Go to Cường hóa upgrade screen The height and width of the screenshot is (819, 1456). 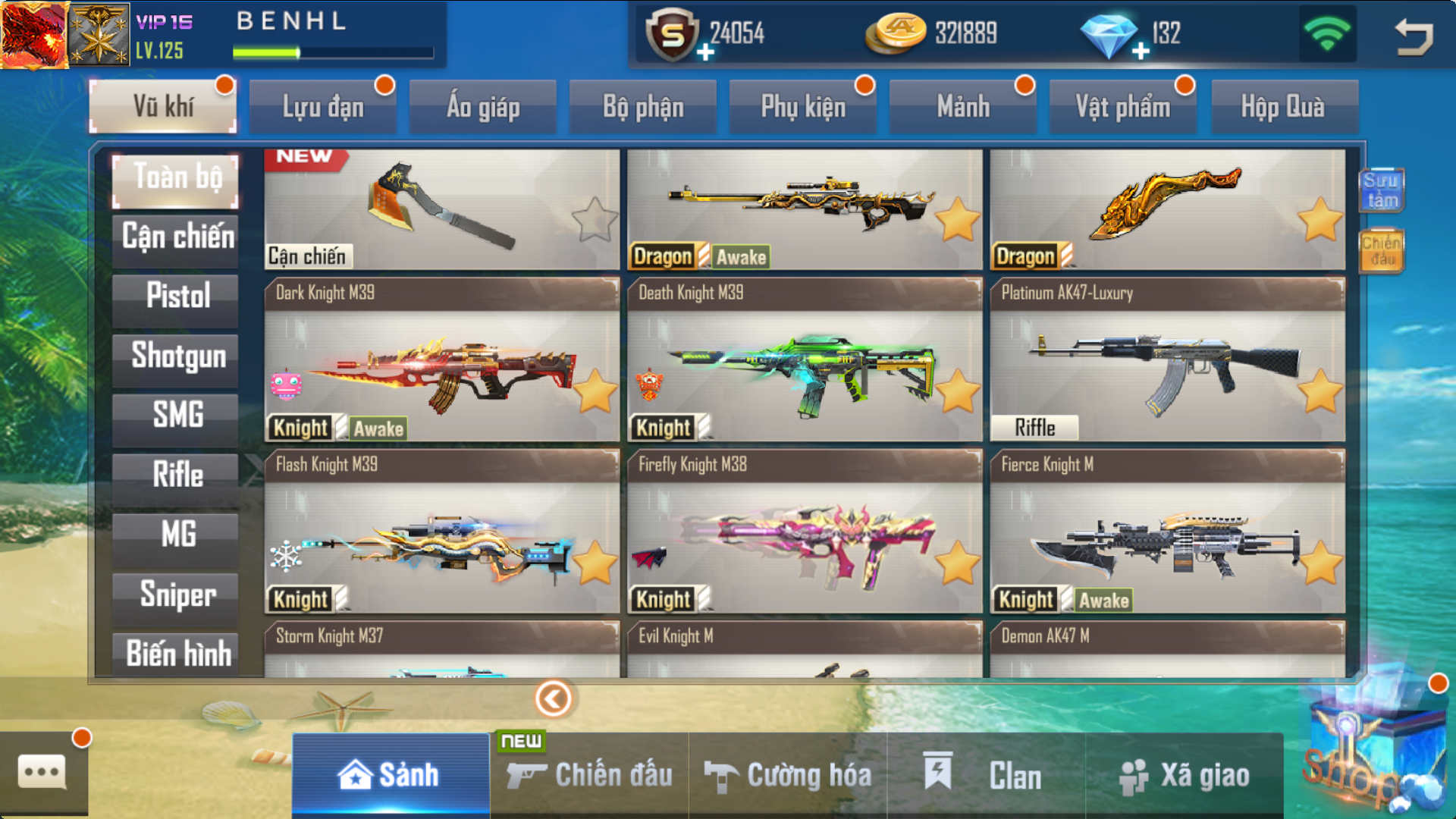click(788, 775)
